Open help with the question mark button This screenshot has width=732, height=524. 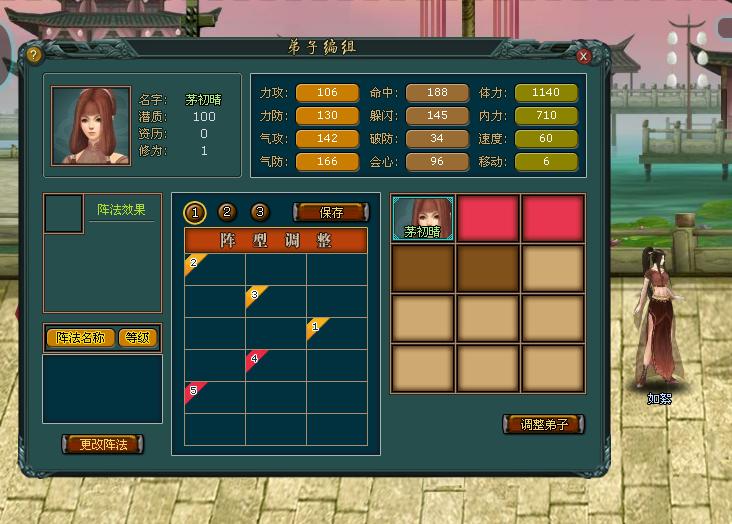tap(34, 55)
